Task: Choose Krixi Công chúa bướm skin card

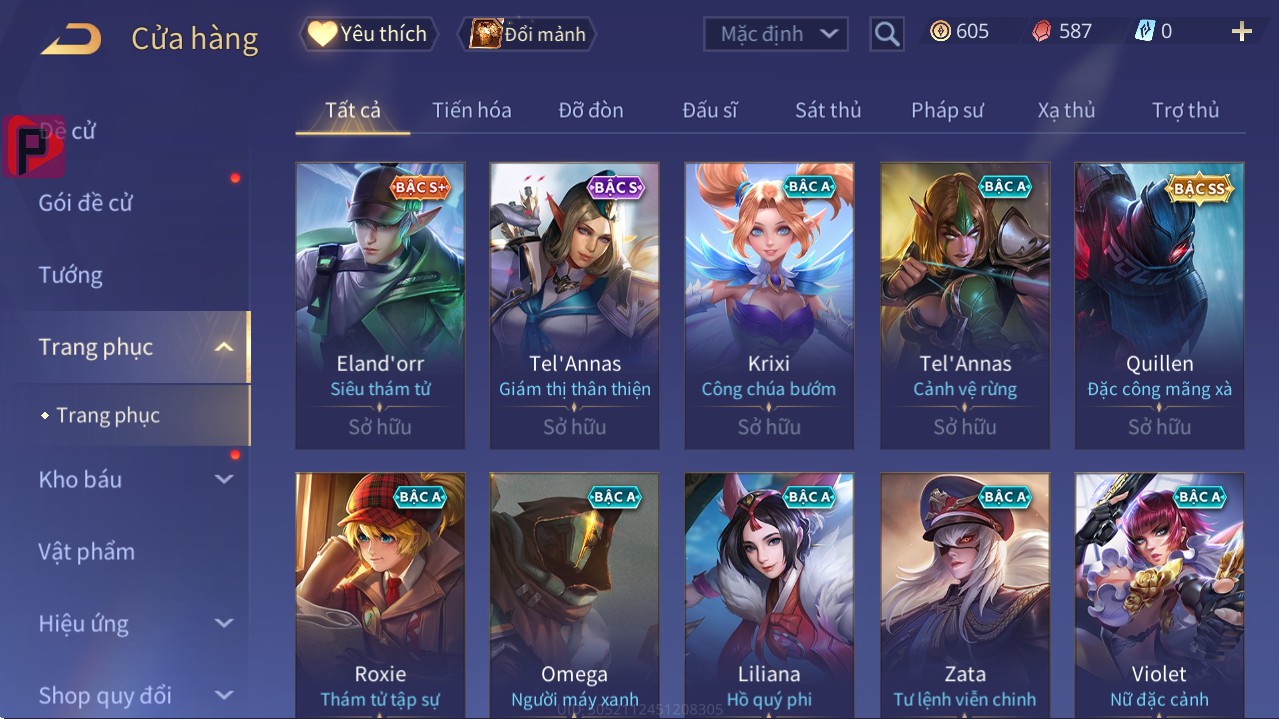Action: click(769, 304)
